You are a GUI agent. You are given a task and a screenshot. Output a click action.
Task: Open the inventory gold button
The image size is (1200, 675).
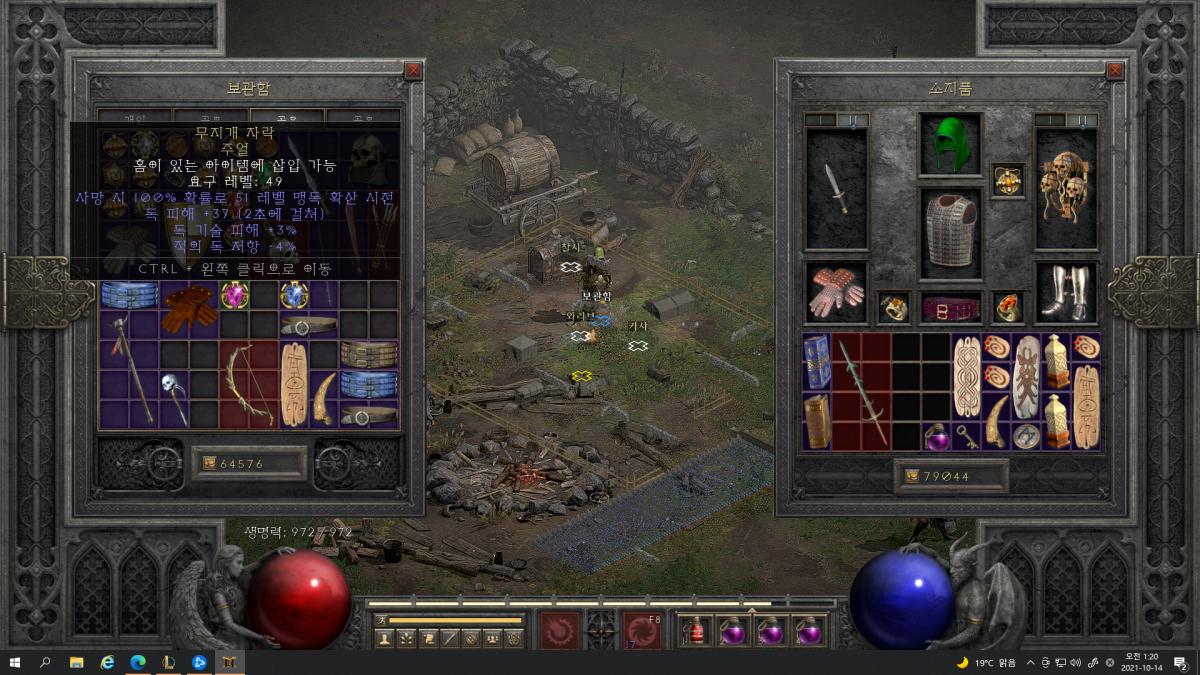[913, 477]
